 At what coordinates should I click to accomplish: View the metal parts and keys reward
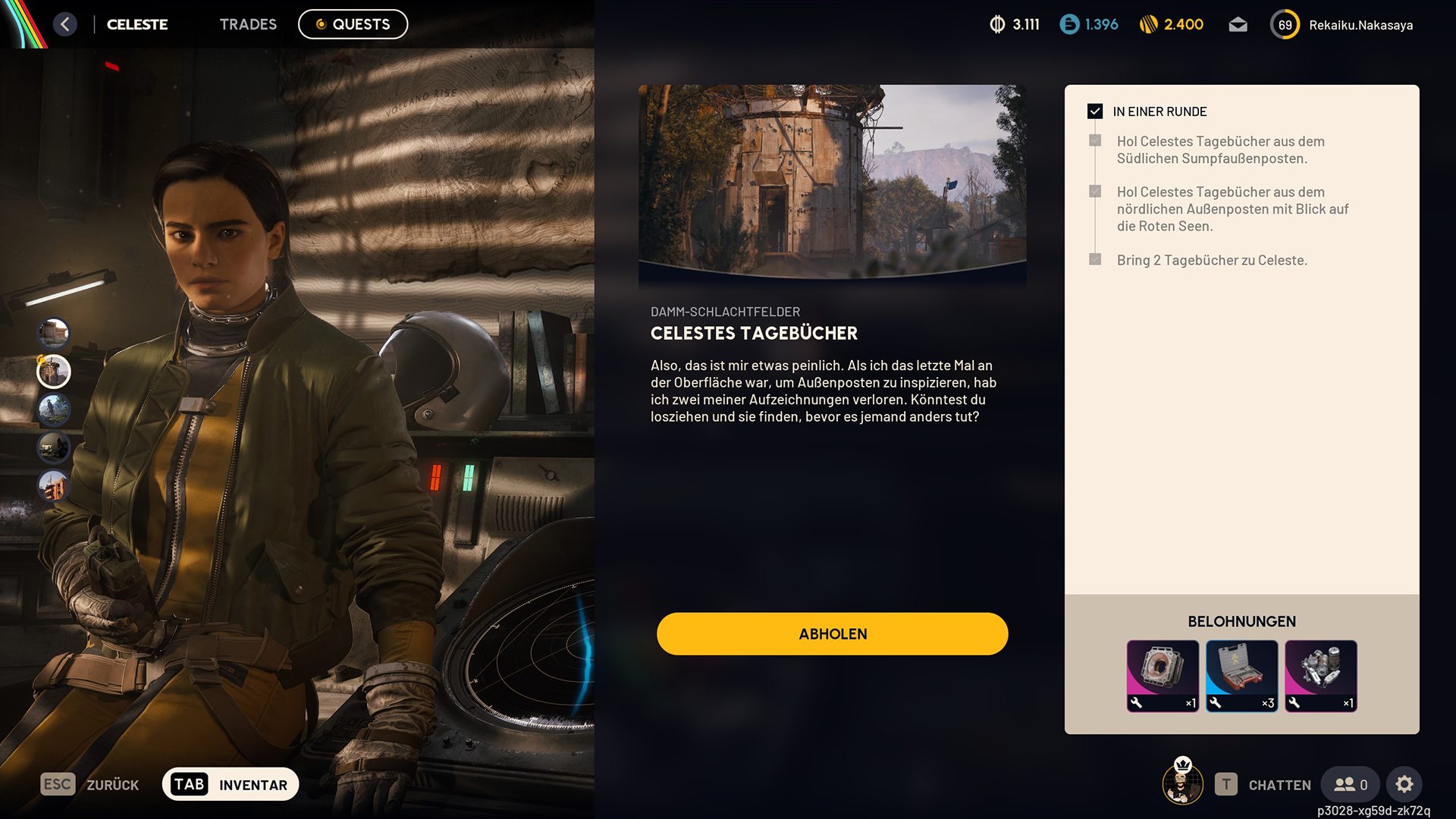[1320, 676]
